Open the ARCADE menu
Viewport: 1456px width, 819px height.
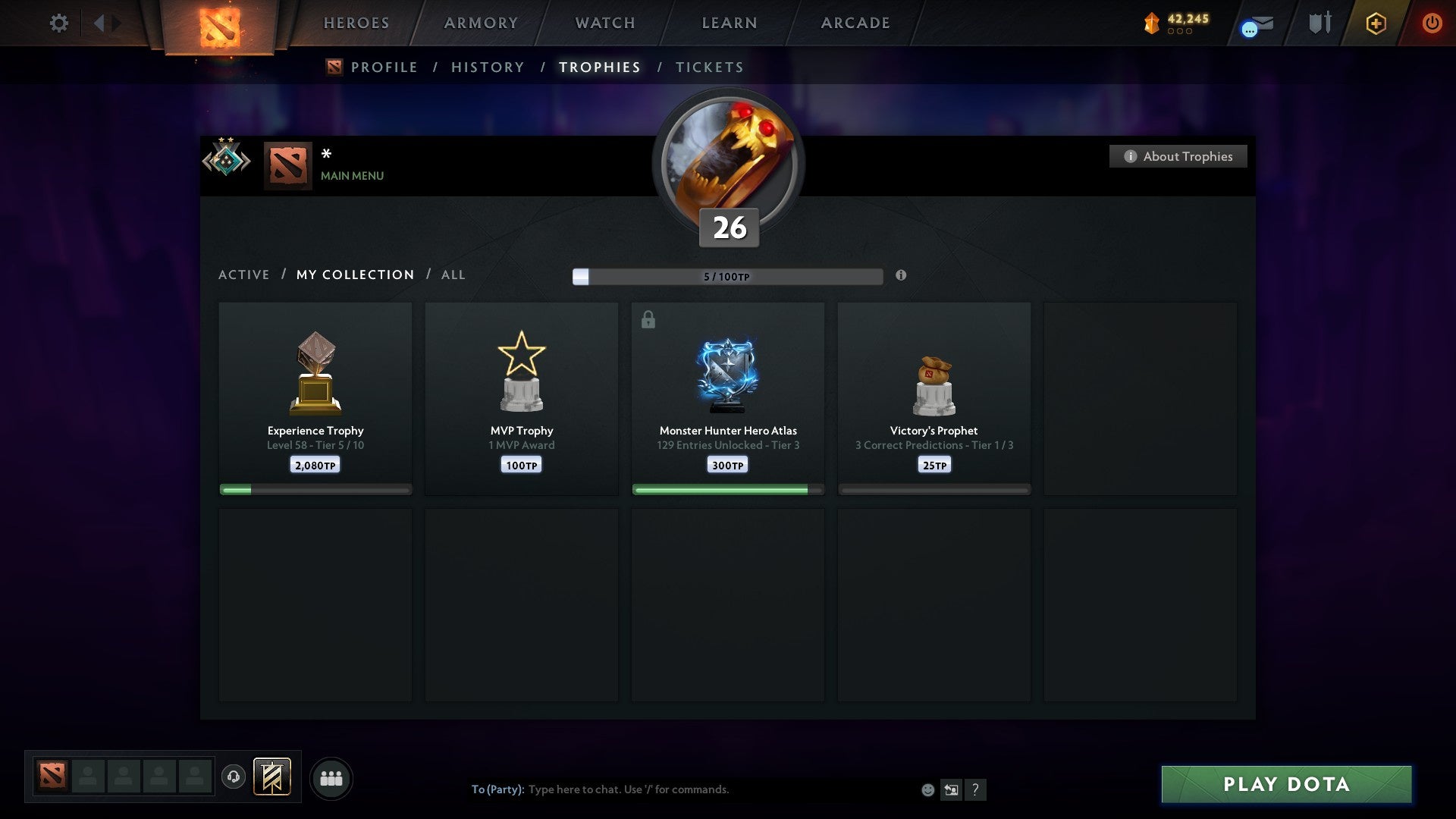(854, 23)
